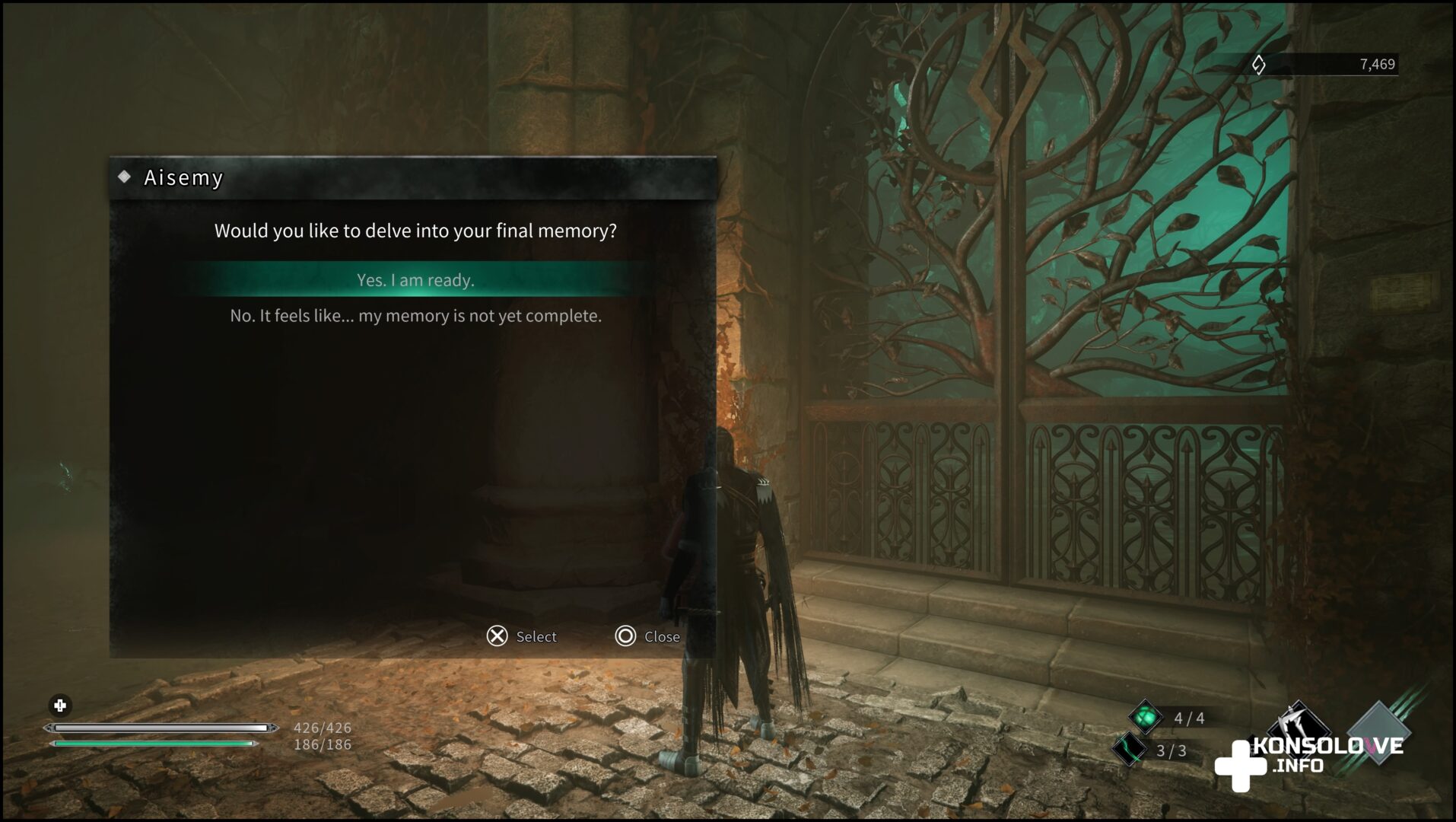Select the dark crystal item with 3/3 charges
This screenshot has height=822, width=1456.
coord(1129,750)
